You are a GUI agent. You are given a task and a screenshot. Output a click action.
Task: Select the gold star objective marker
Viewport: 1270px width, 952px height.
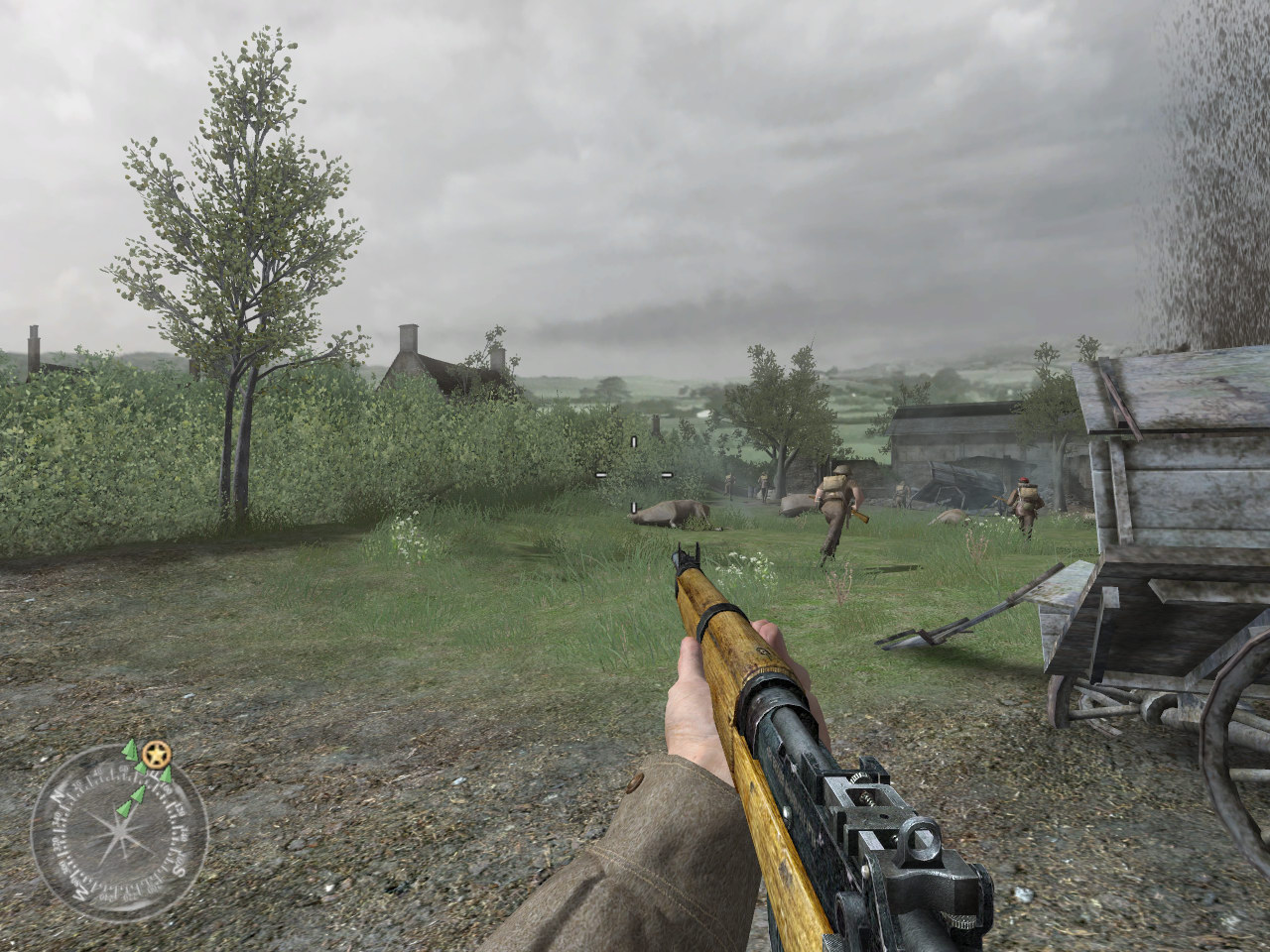(154, 756)
